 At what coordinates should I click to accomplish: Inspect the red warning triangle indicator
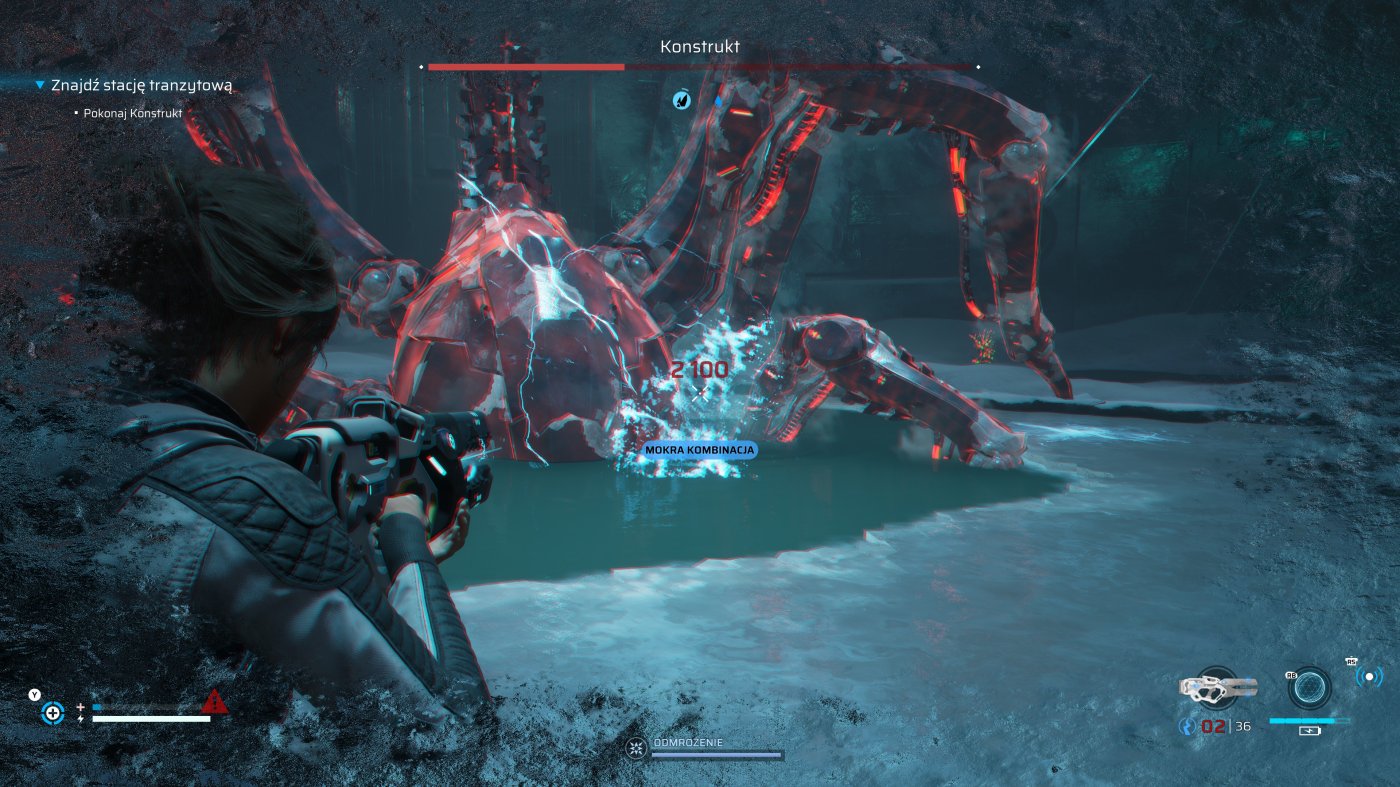coord(214,703)
